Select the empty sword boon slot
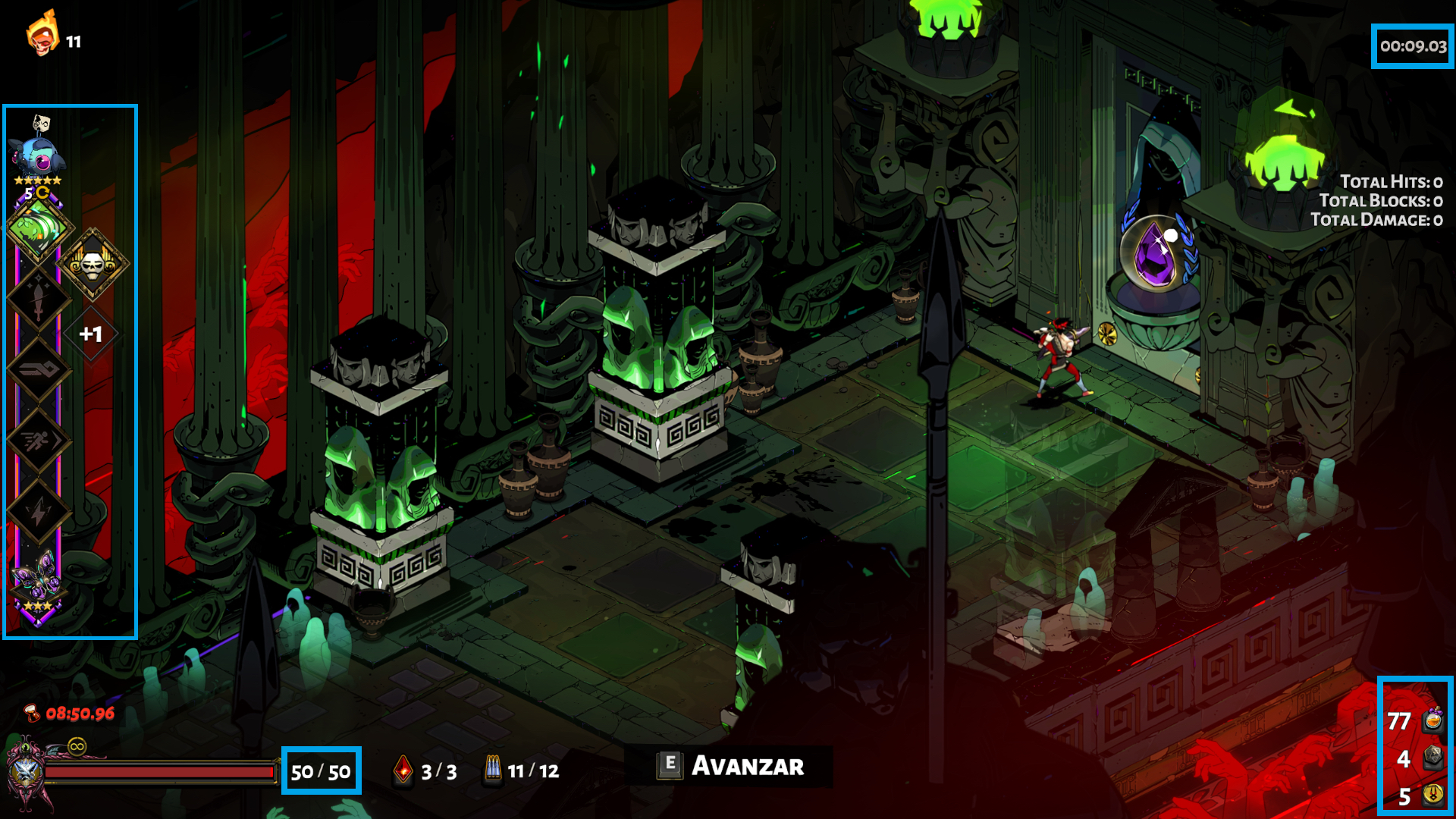The image size is (1456, 819). pos(38,300)
